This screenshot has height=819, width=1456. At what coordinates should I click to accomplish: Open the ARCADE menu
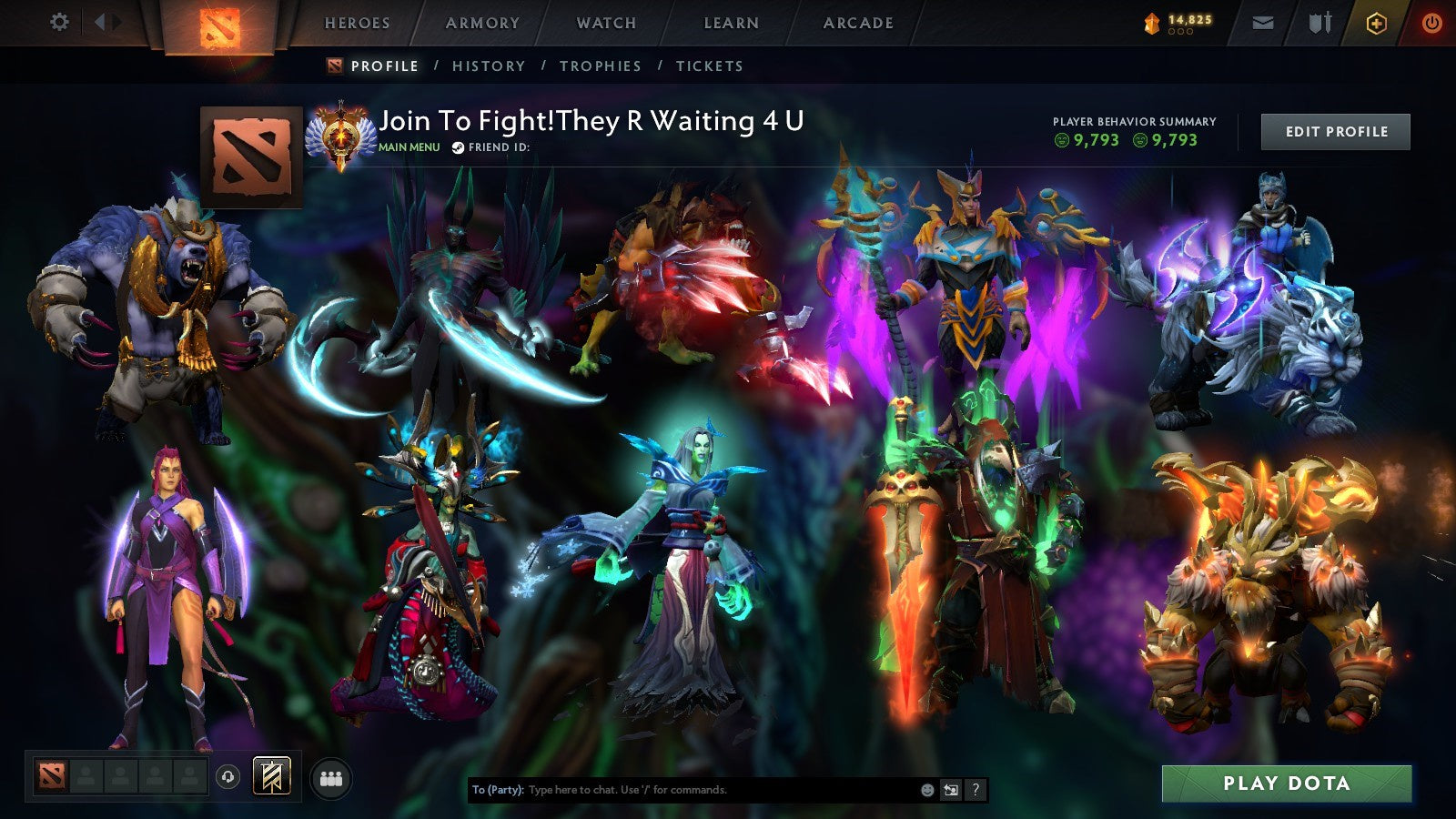[857, 23]
